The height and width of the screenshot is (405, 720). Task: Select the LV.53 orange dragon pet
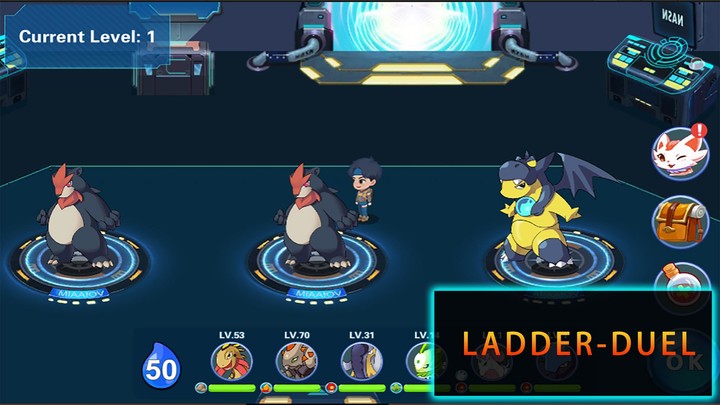coord(231,361)
